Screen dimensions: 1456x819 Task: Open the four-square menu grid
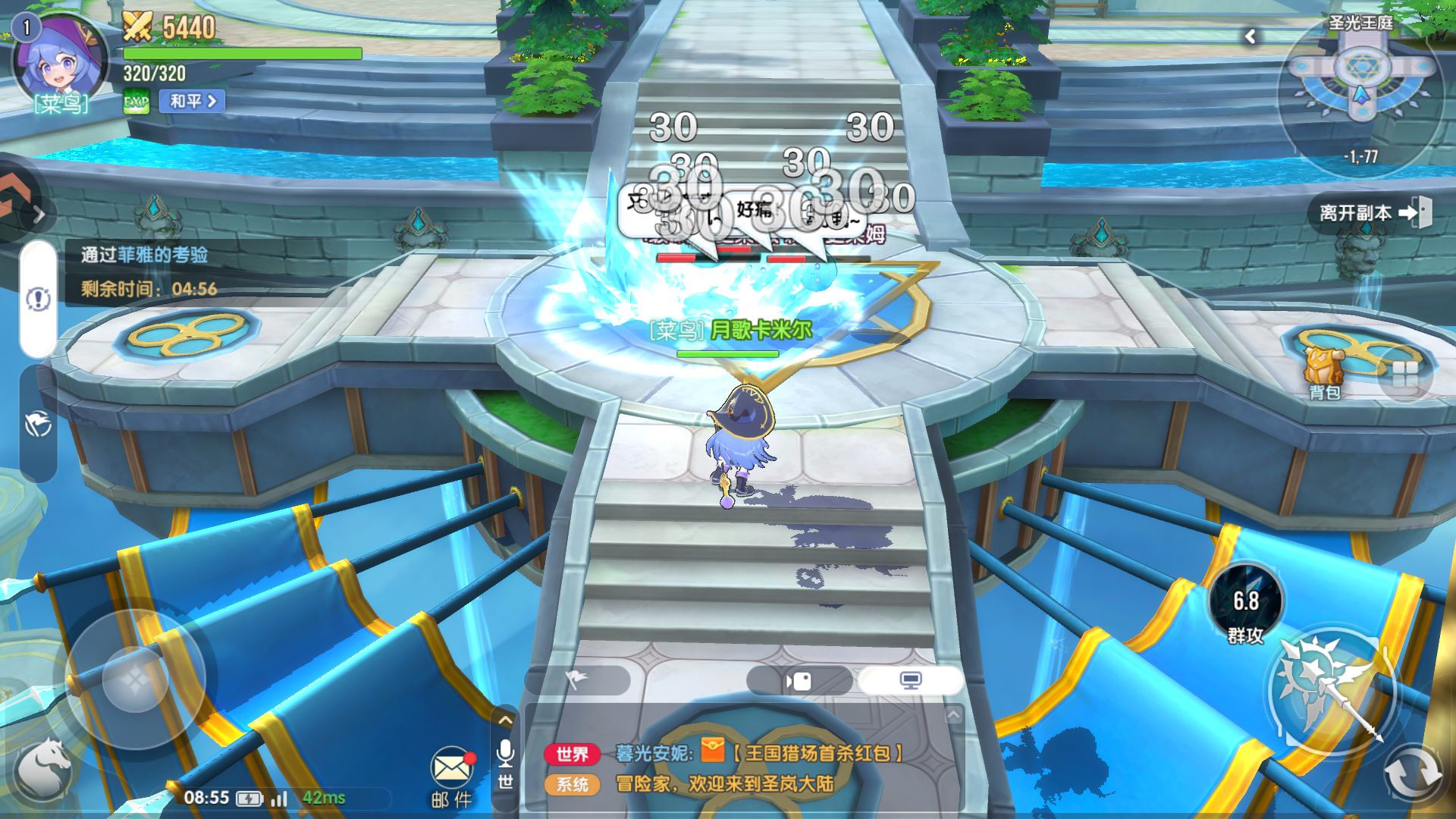click(x=1404, y=373)
